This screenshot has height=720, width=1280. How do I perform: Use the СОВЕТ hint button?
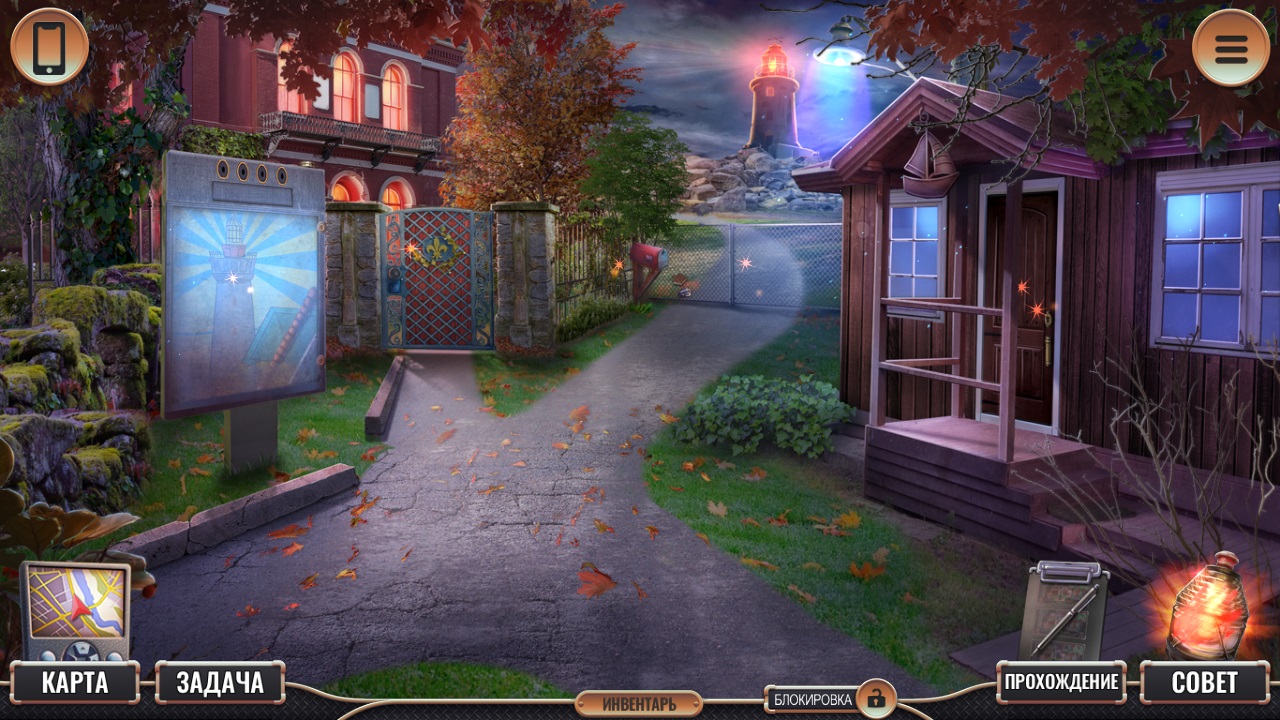click(1204, 683)
